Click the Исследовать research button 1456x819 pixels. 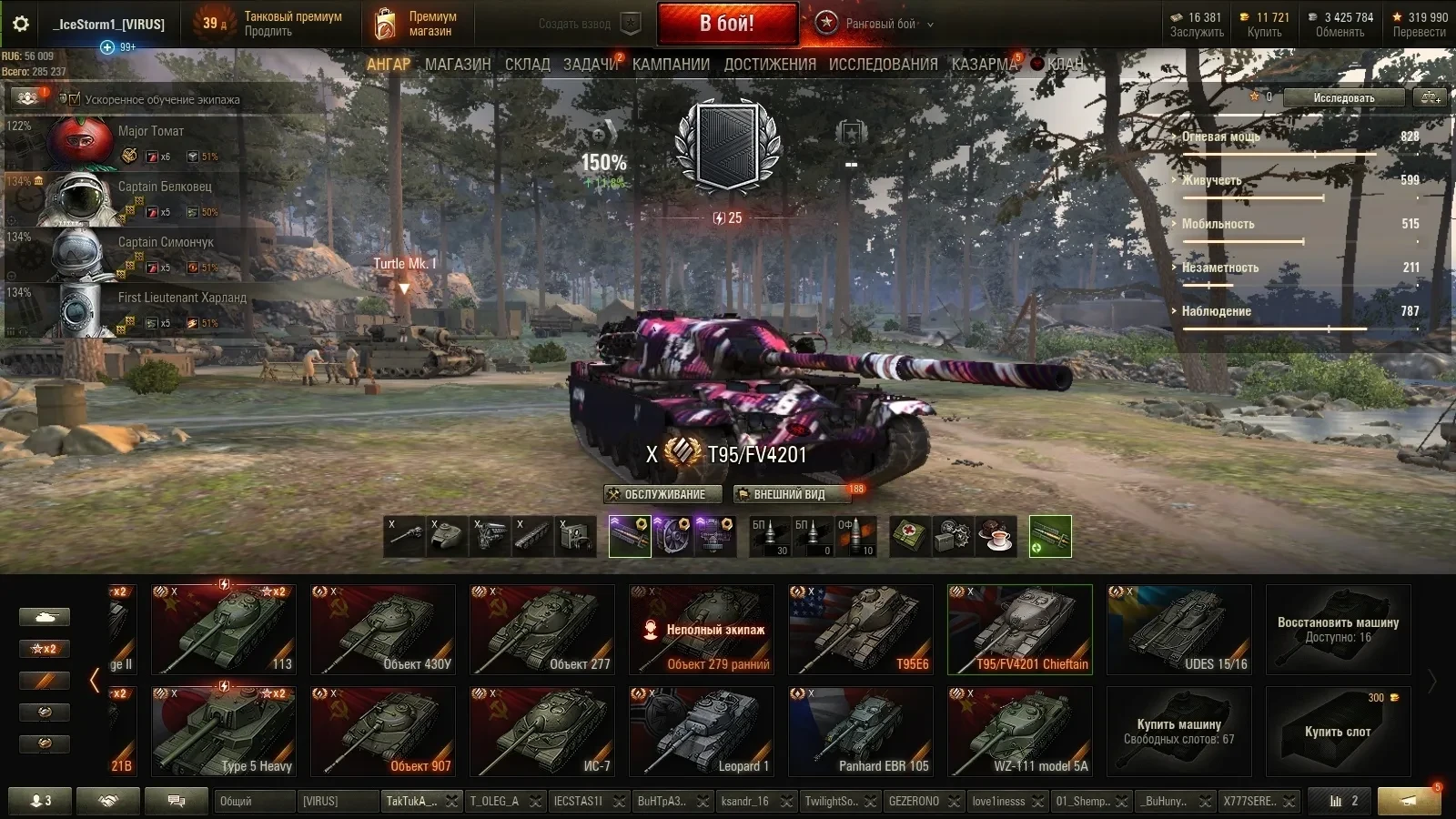coord(1343,97)
